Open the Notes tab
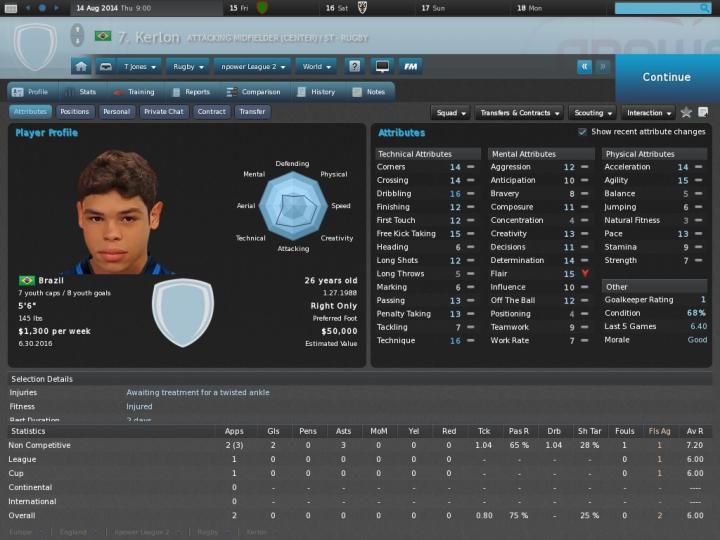 click(369, 92)
